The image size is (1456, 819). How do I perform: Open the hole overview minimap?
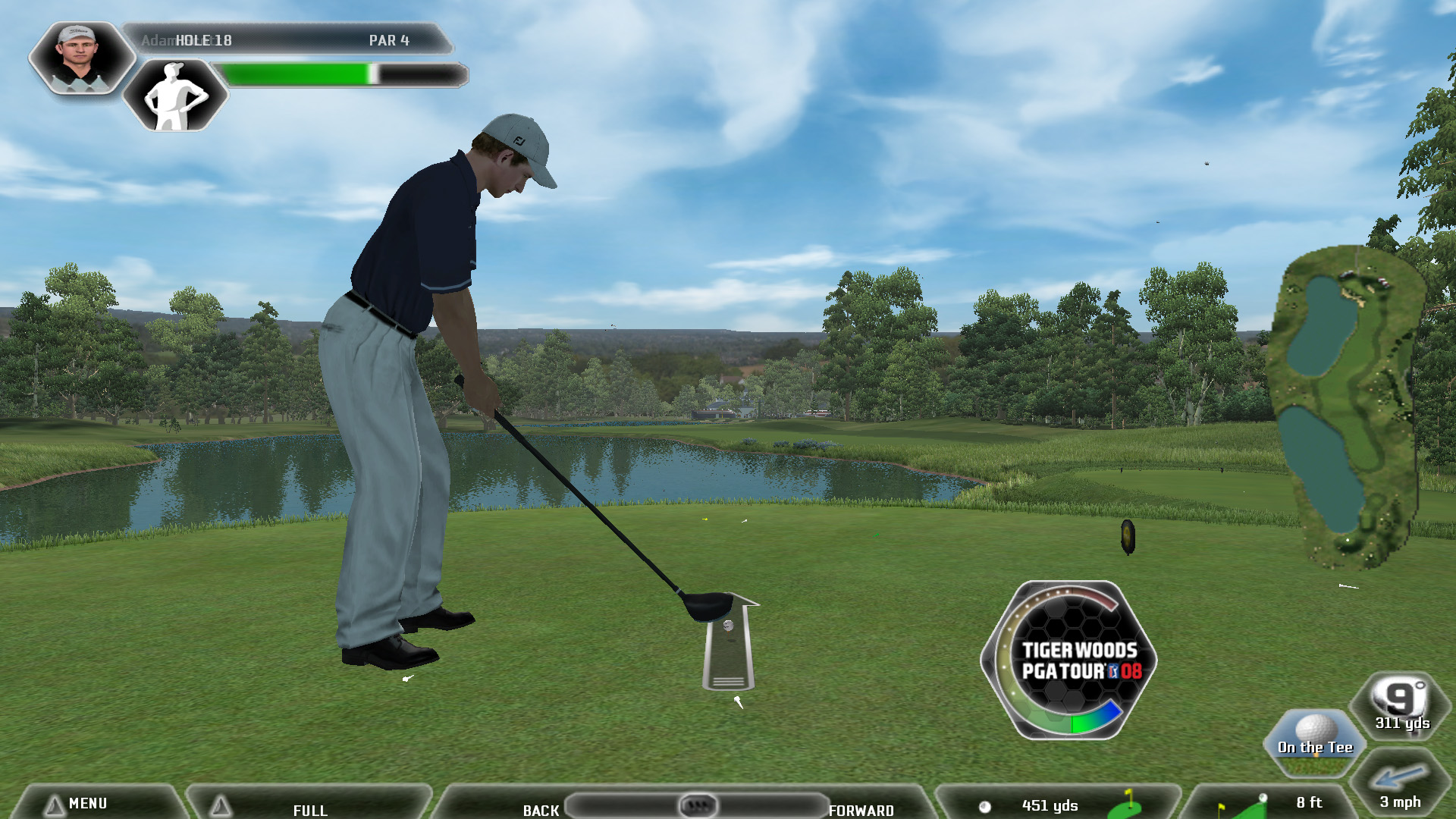[x=1345, y=406]
